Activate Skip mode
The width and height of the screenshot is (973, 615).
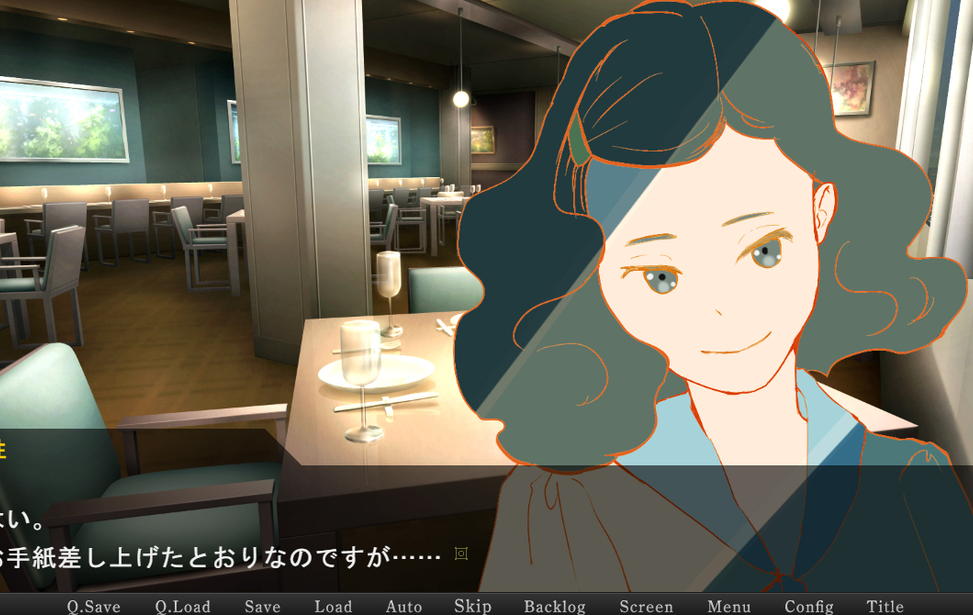coord(473,606)
